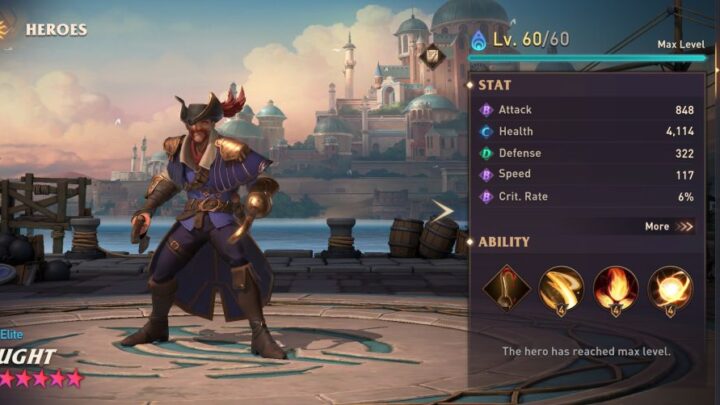Tap the diamond badge above the stat panel
The width and height of the screenshot is (720, 405).
pos(433,56)
